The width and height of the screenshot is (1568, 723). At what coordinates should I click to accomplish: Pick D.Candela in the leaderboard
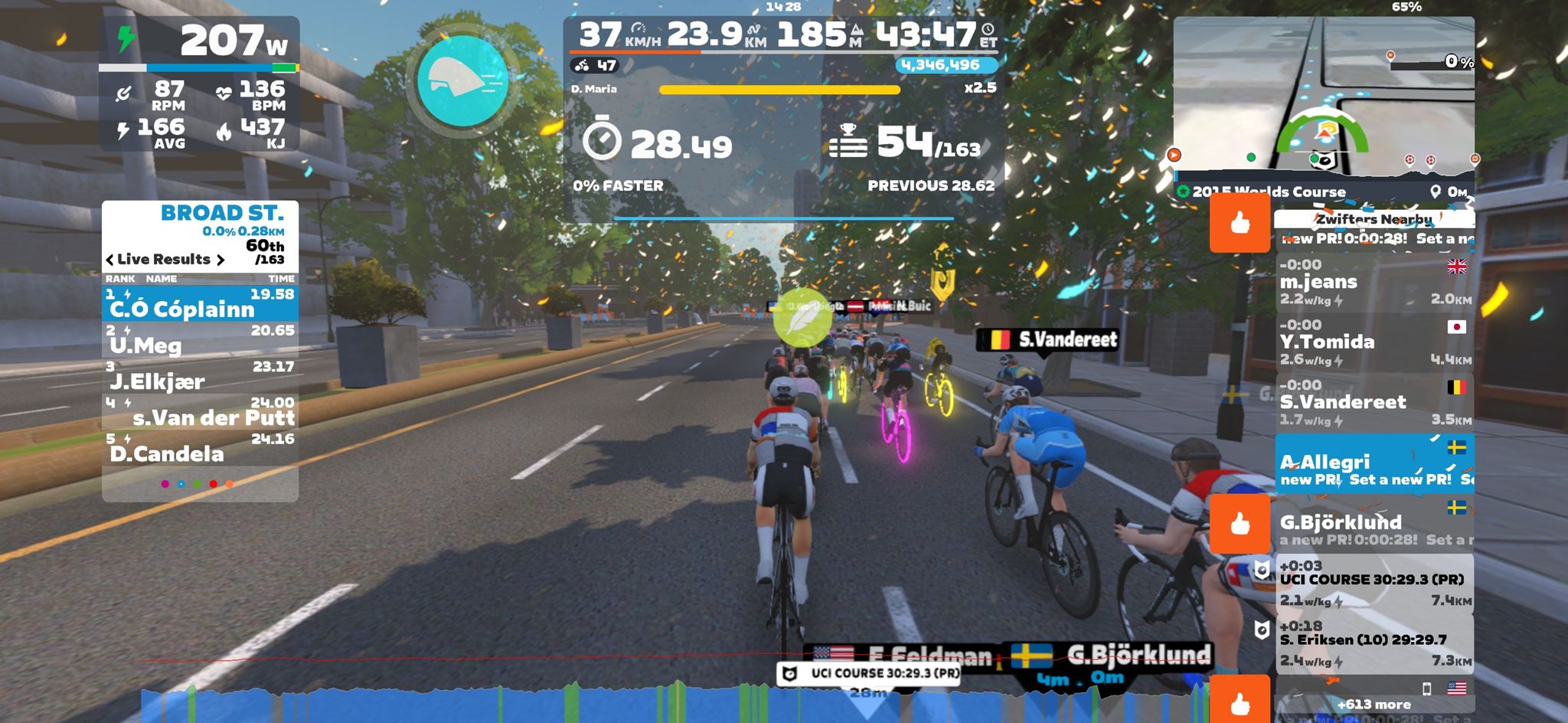click(200, 449)
